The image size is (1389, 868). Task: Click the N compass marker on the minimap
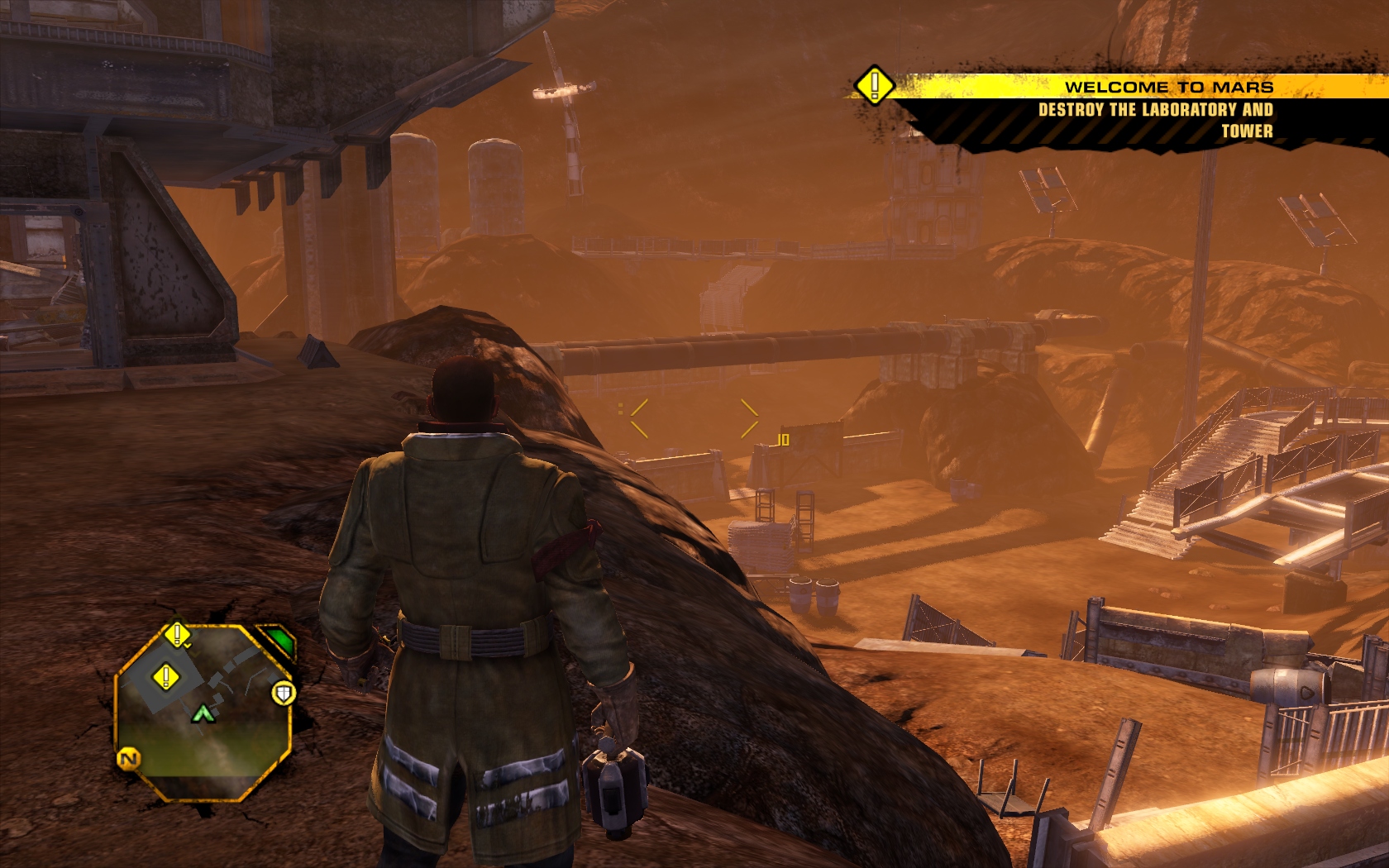pyautogui.click(x=129, y=758)
